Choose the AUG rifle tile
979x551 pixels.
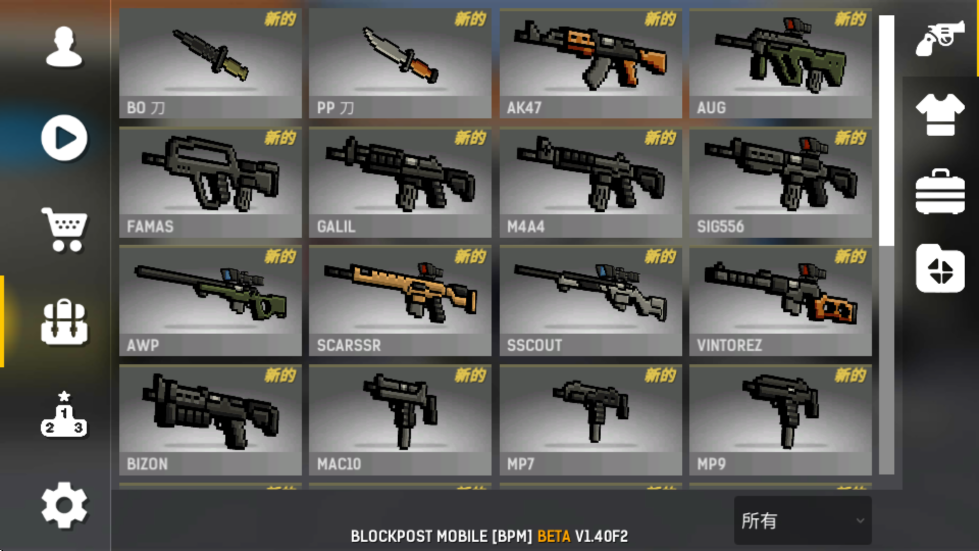780,63
